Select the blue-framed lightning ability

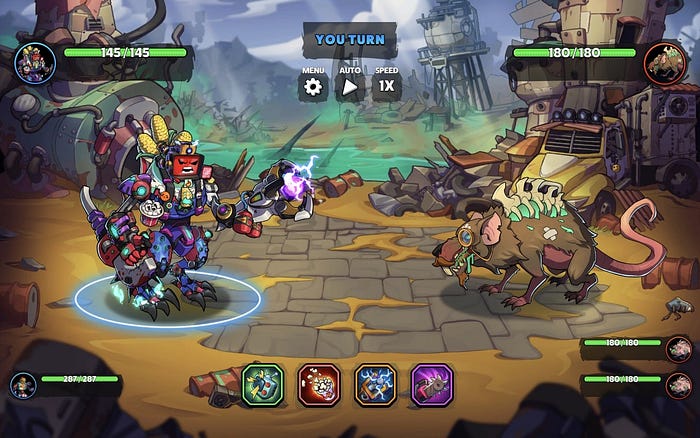376,384
